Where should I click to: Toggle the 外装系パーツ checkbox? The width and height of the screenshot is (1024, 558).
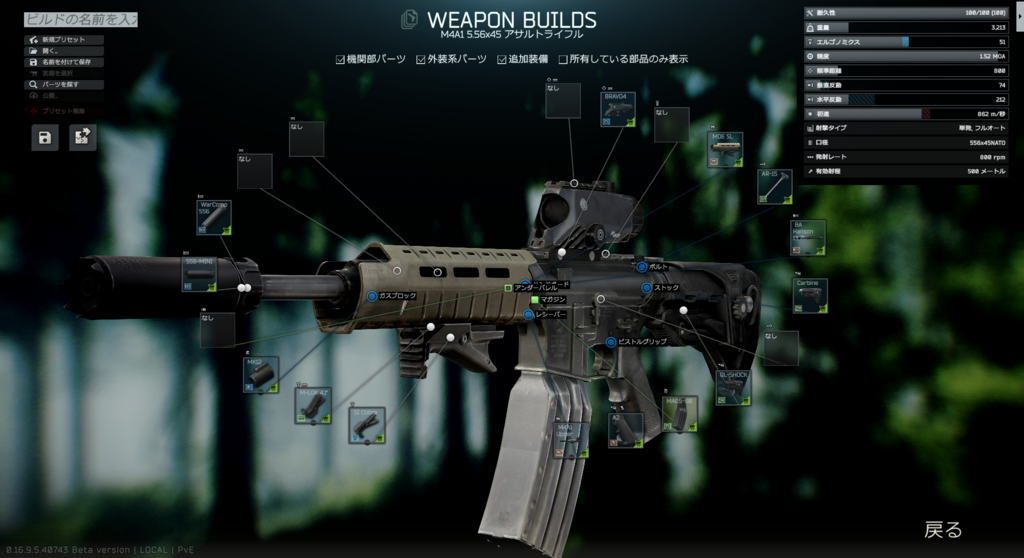click(423, 59)
